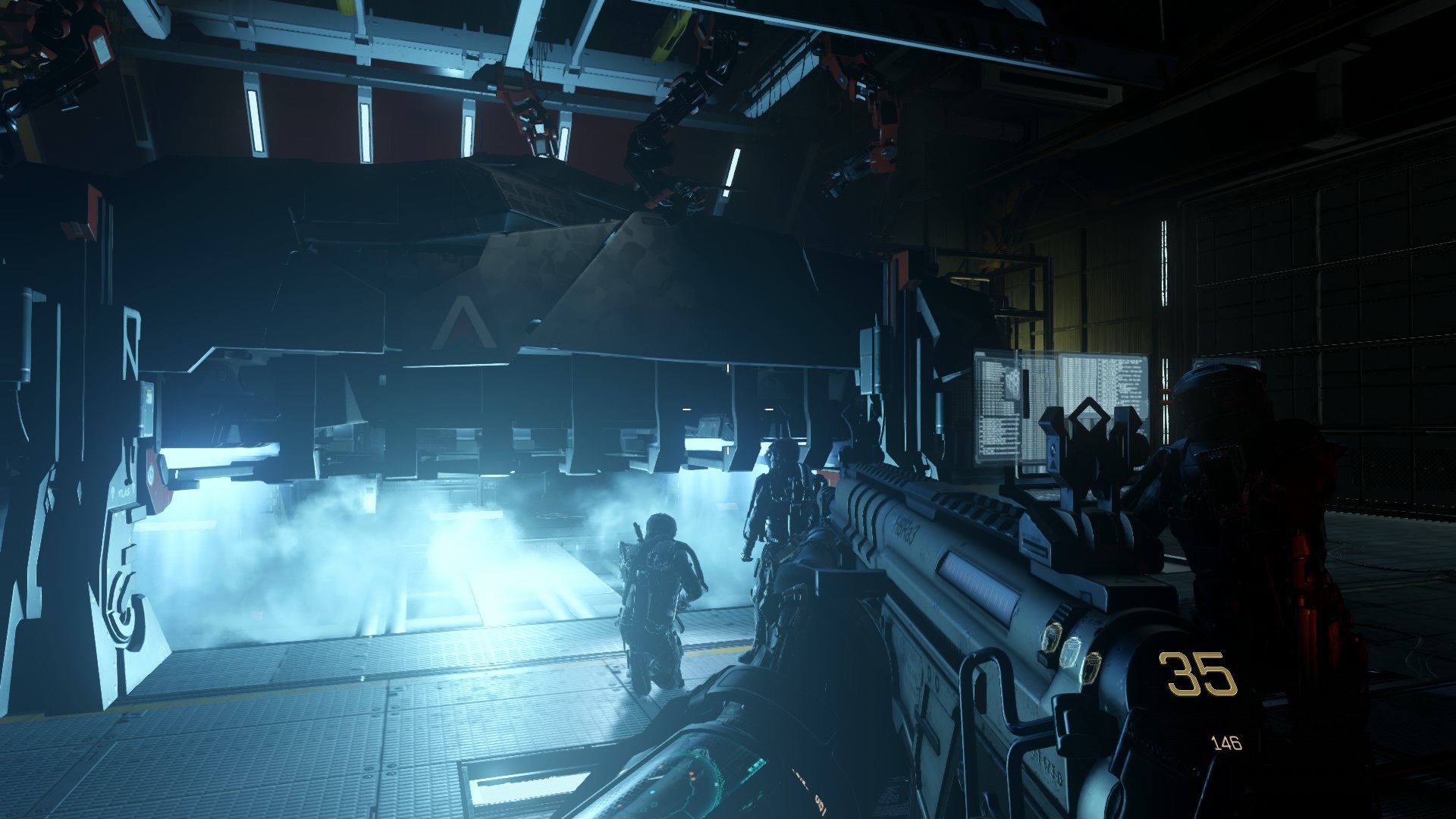The height and width of the screenshot is (819, 1456).
Task: Select the cyan player dot on the wrist radar
Action: [x=653, y=793]
